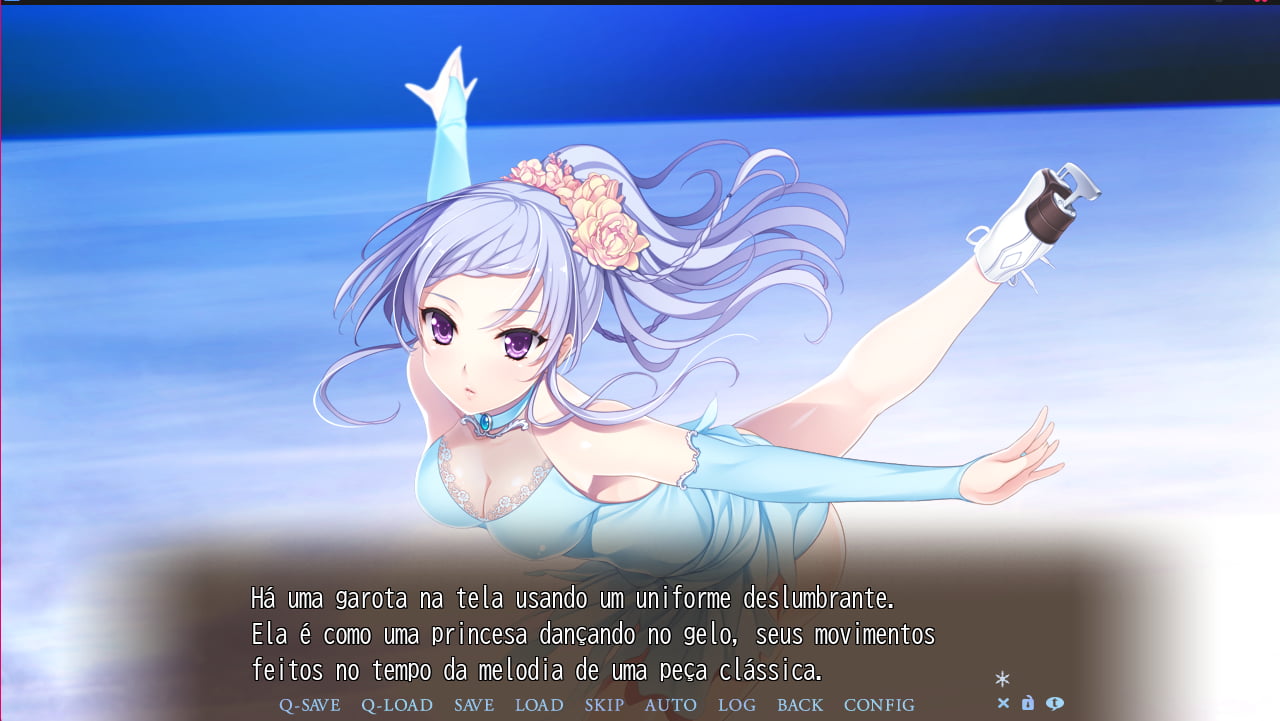The width and height of the screenshot is (1280, 721).
Task: Turn on AUTO reading mode
Action: pos(670,705)
